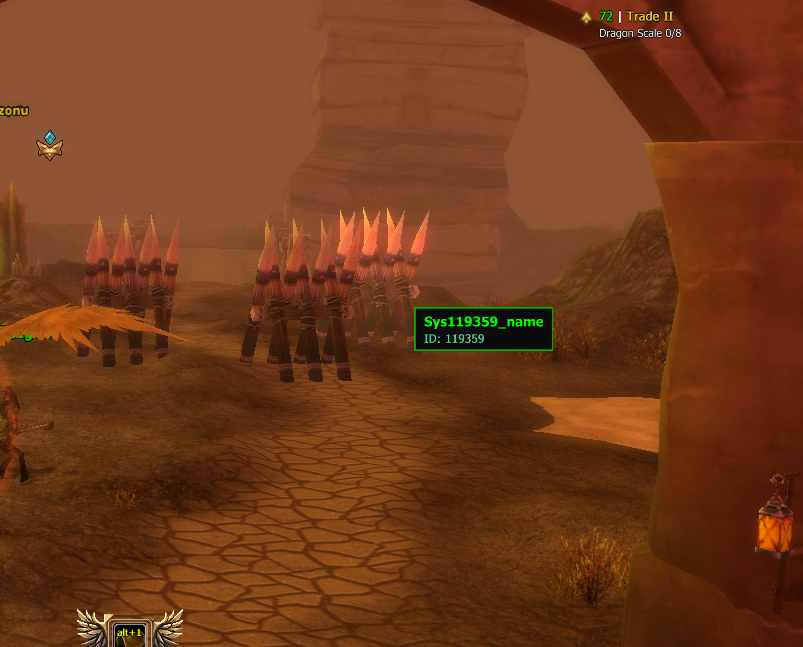Select the Trade II quest in the tracker
803x647 pixels.
649,17
